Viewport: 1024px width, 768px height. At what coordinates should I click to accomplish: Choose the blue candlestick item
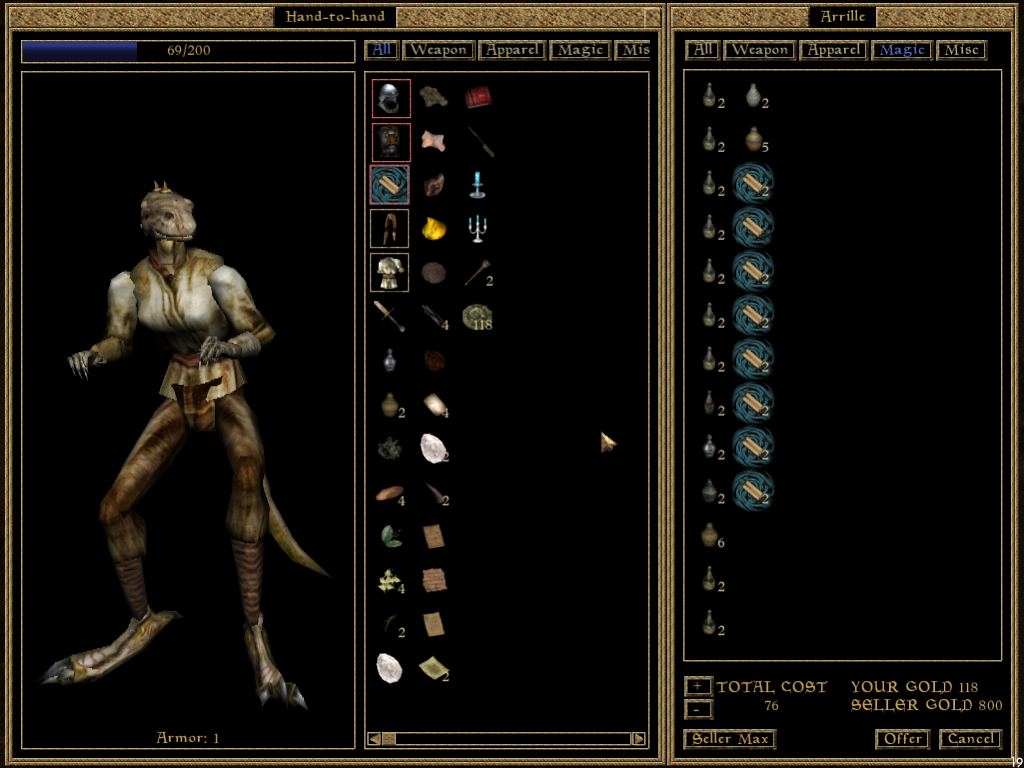[x=477, y=185]
